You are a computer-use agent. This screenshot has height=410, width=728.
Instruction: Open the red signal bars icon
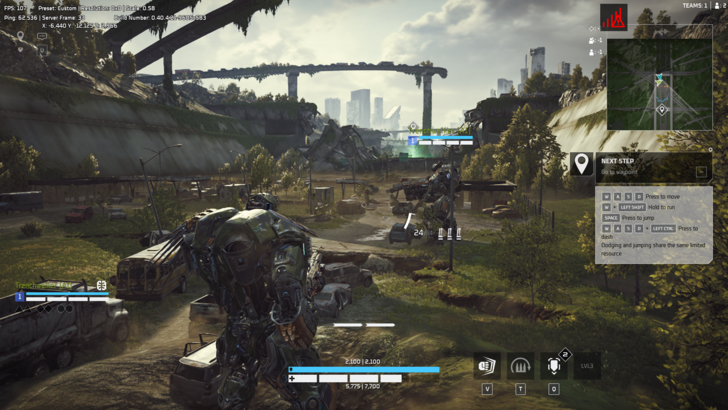[x=613, y=17]
